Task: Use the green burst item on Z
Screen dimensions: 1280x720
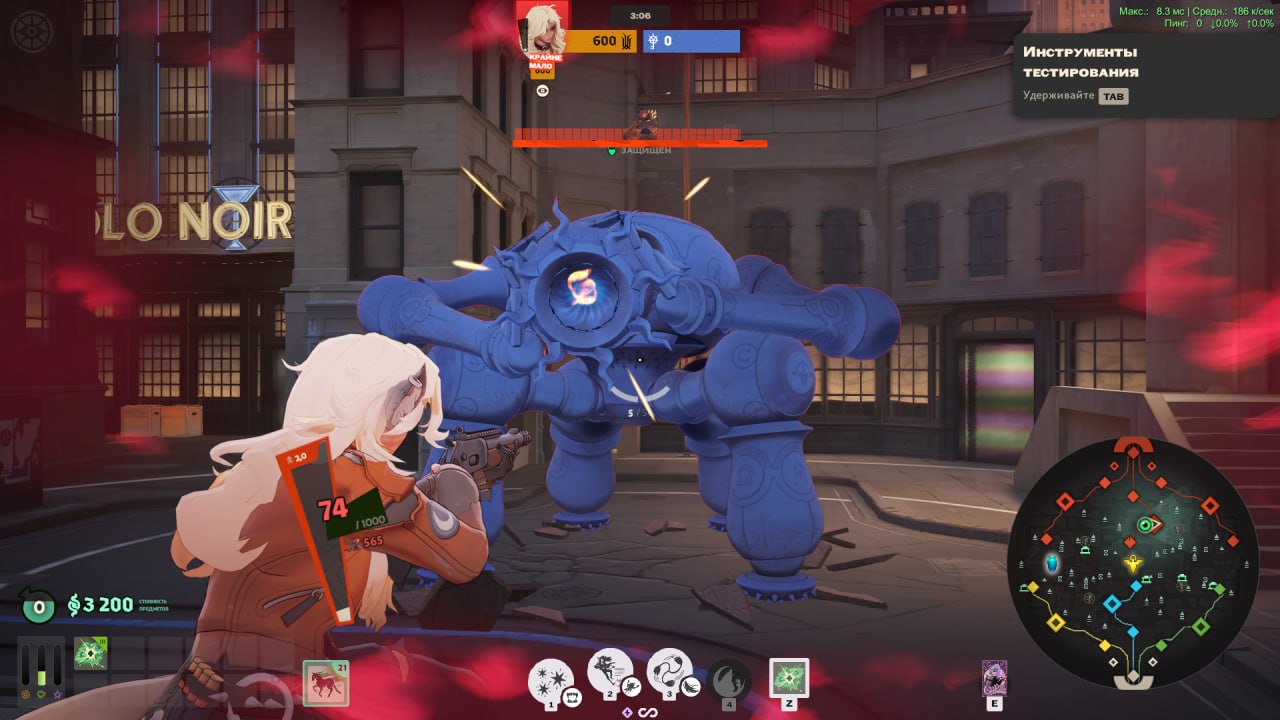Action: coord(788,677)
